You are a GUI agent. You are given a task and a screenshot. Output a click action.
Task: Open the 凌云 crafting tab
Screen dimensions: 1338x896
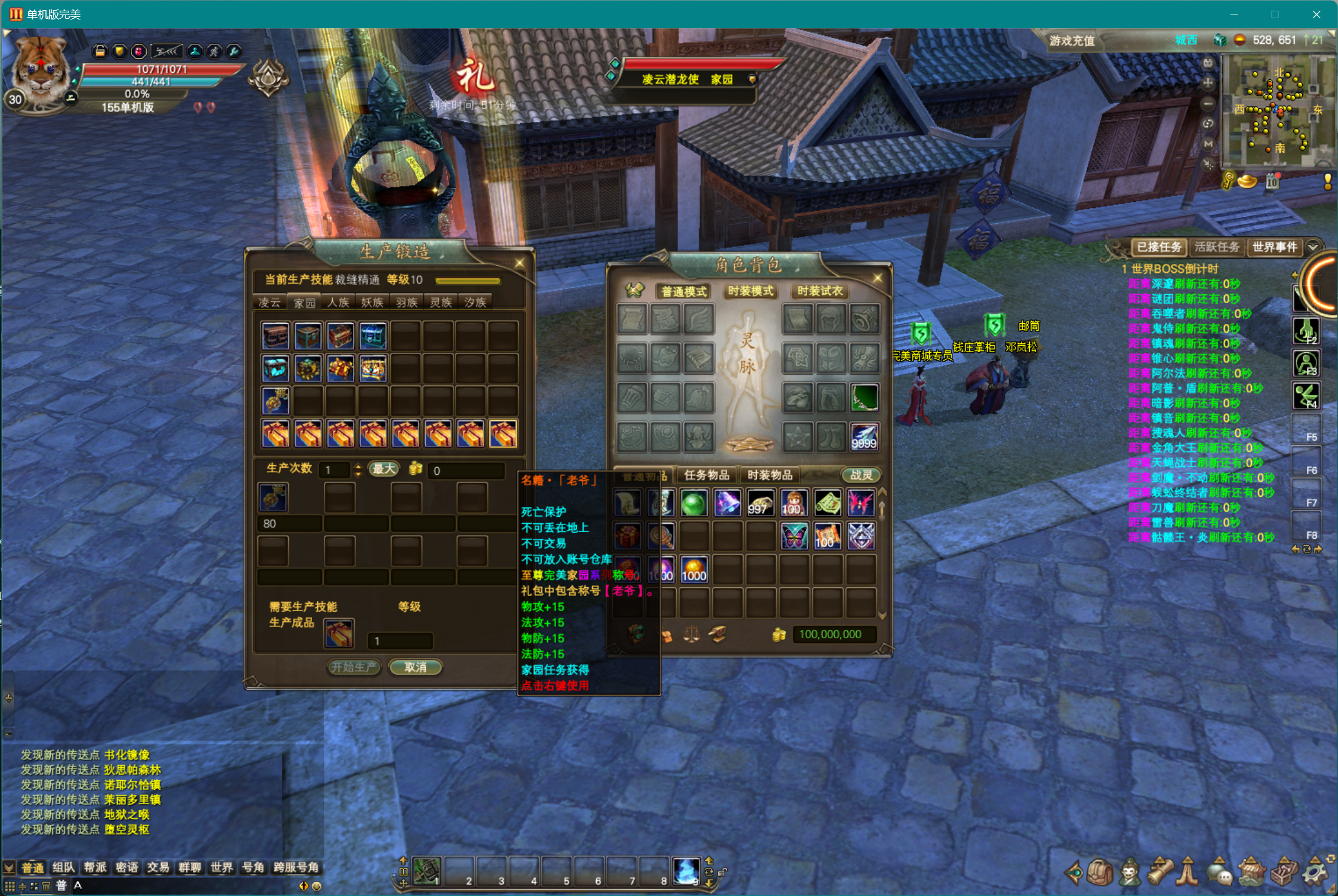coord(270,302)
